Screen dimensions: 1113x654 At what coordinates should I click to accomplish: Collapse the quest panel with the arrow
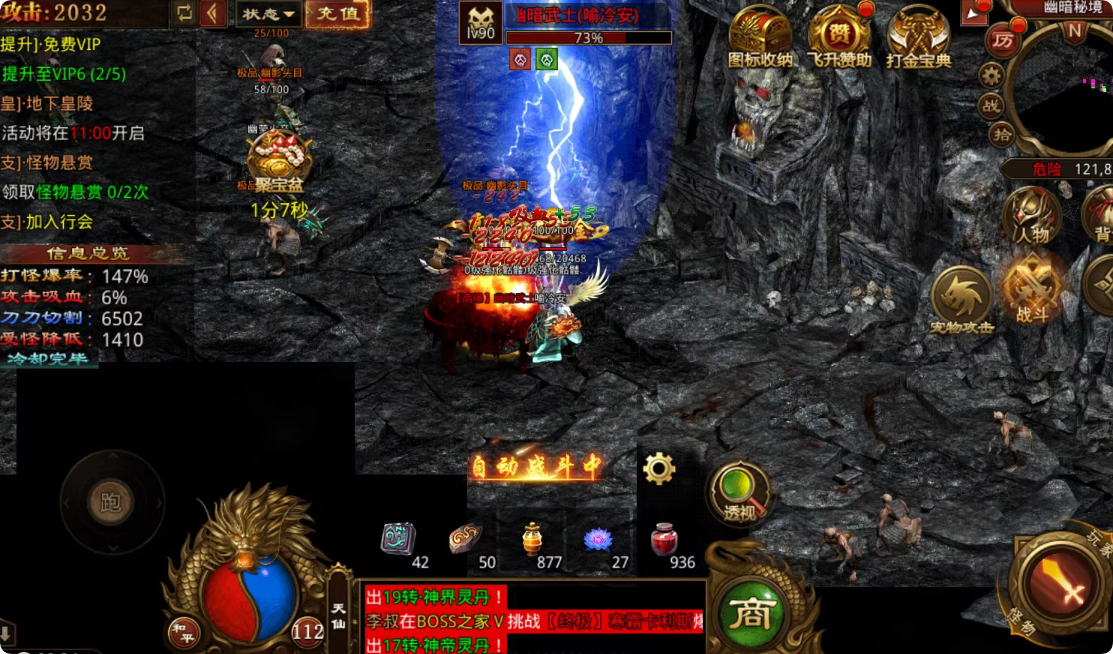click(213, 14)
